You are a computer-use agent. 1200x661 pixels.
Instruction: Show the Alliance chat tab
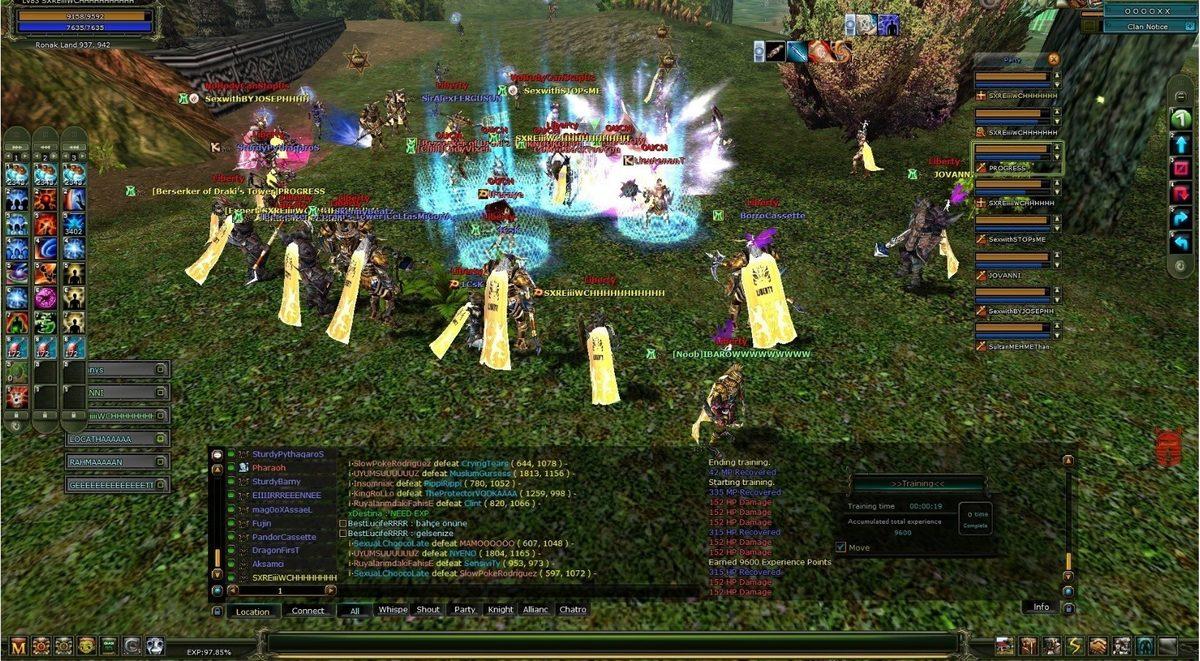(x=535, y=609)
